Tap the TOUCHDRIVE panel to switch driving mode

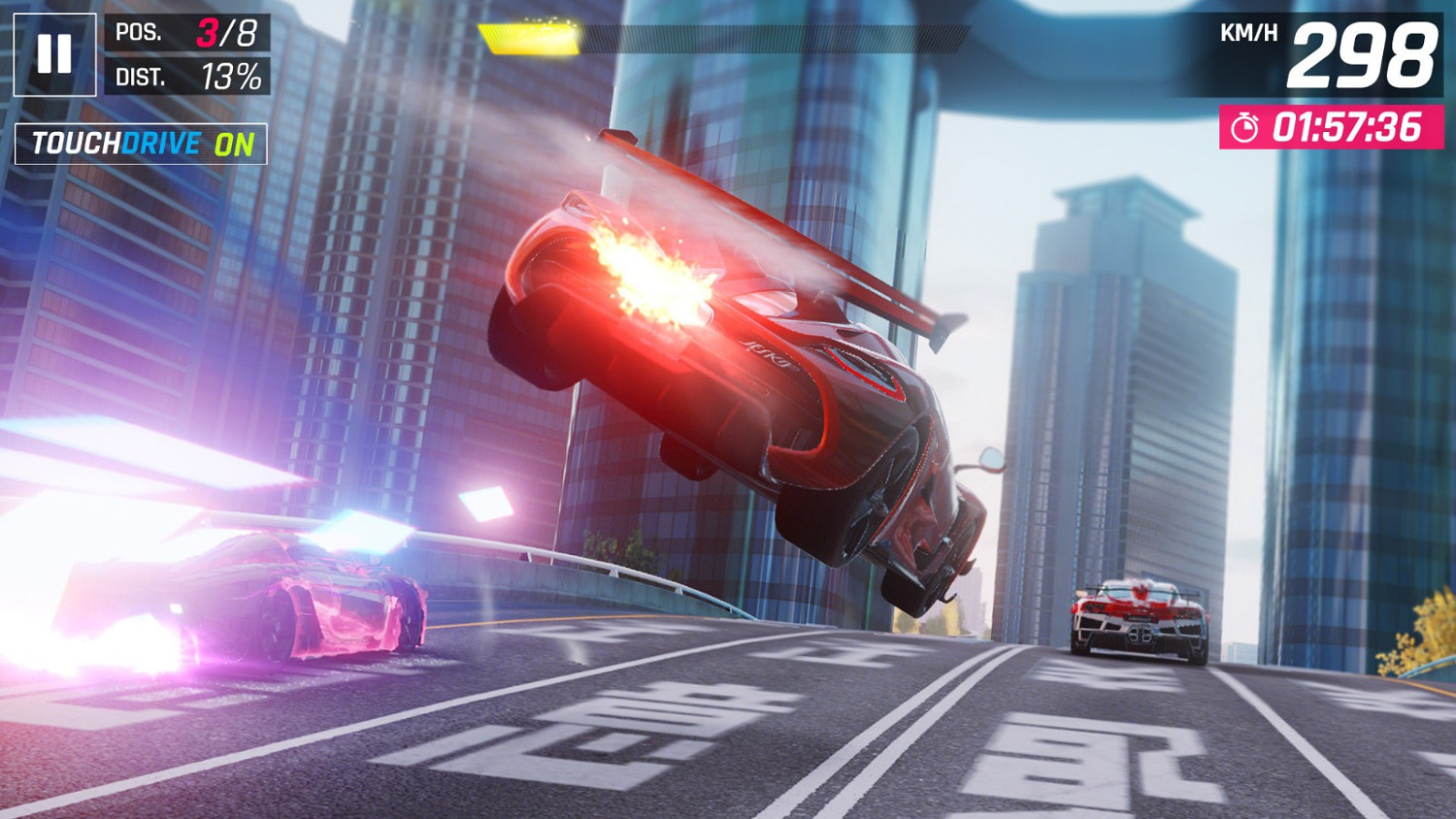pyautogui.click(x=140, y=143)
